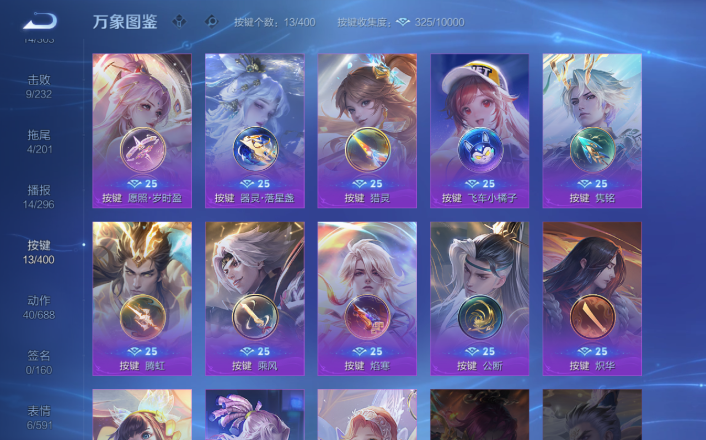Open the 焰寒 card

(367, 298)
